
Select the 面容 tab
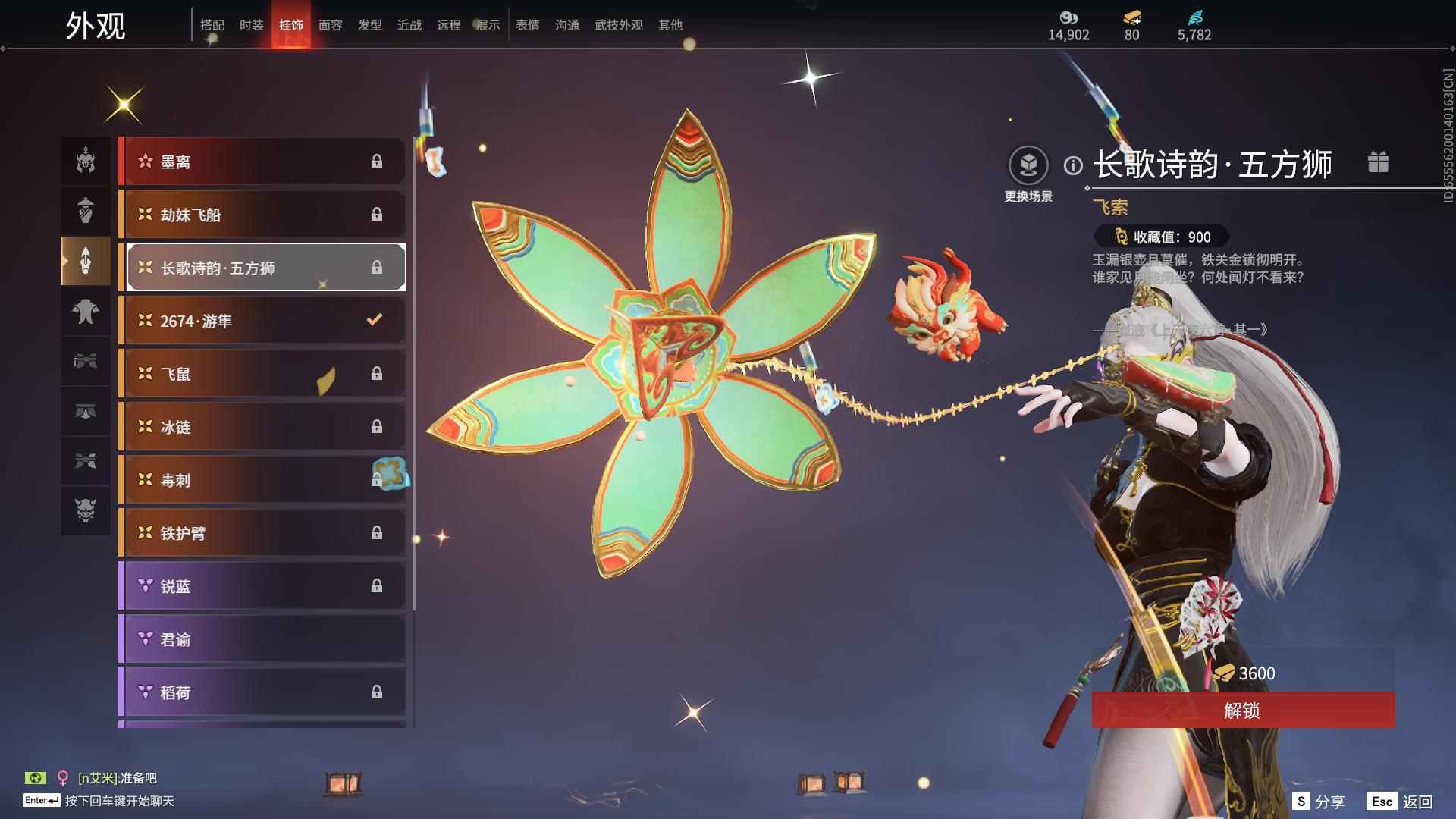click(x=330, y=25)
